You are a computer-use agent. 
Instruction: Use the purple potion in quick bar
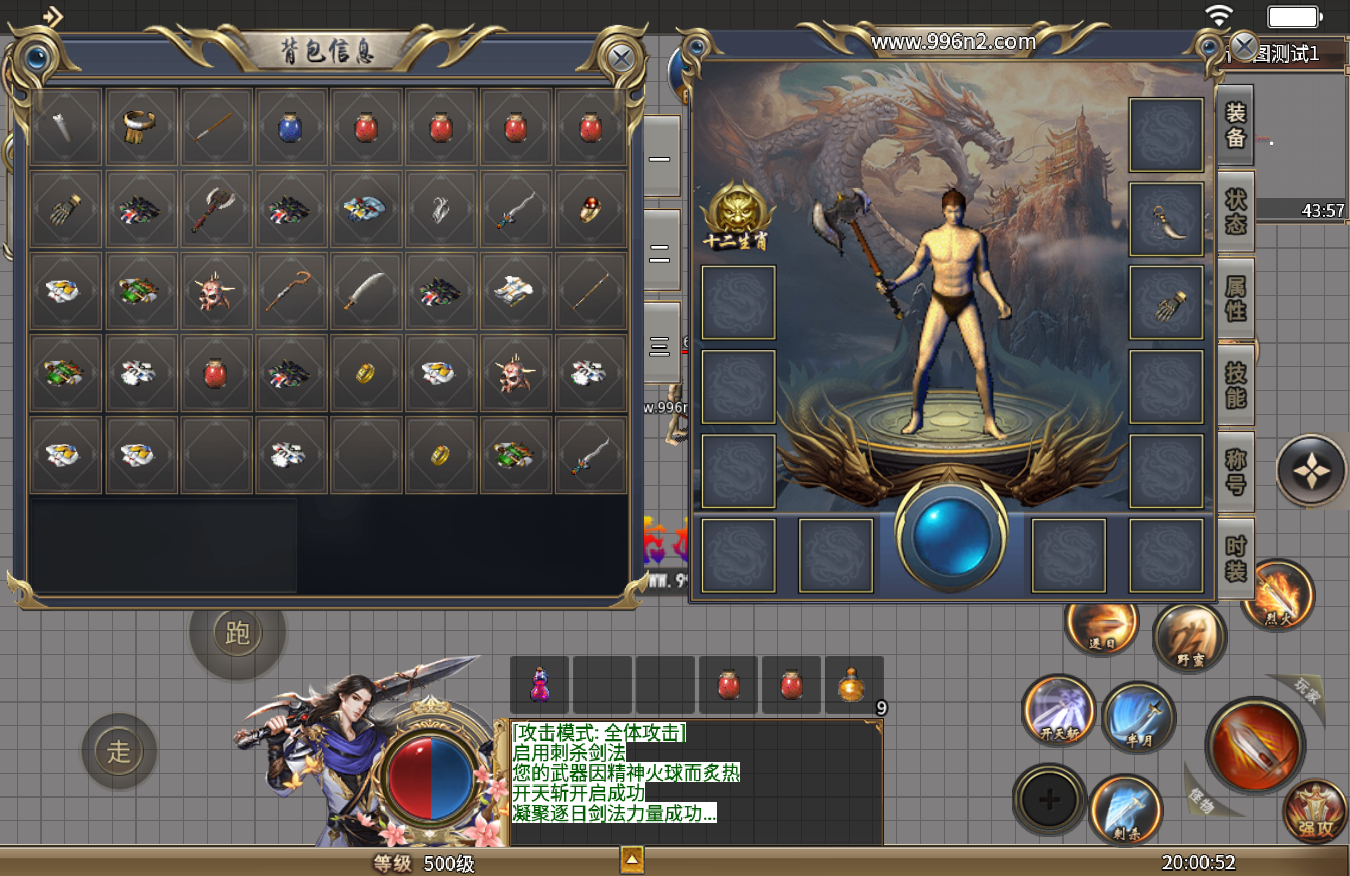coord(539,685)
